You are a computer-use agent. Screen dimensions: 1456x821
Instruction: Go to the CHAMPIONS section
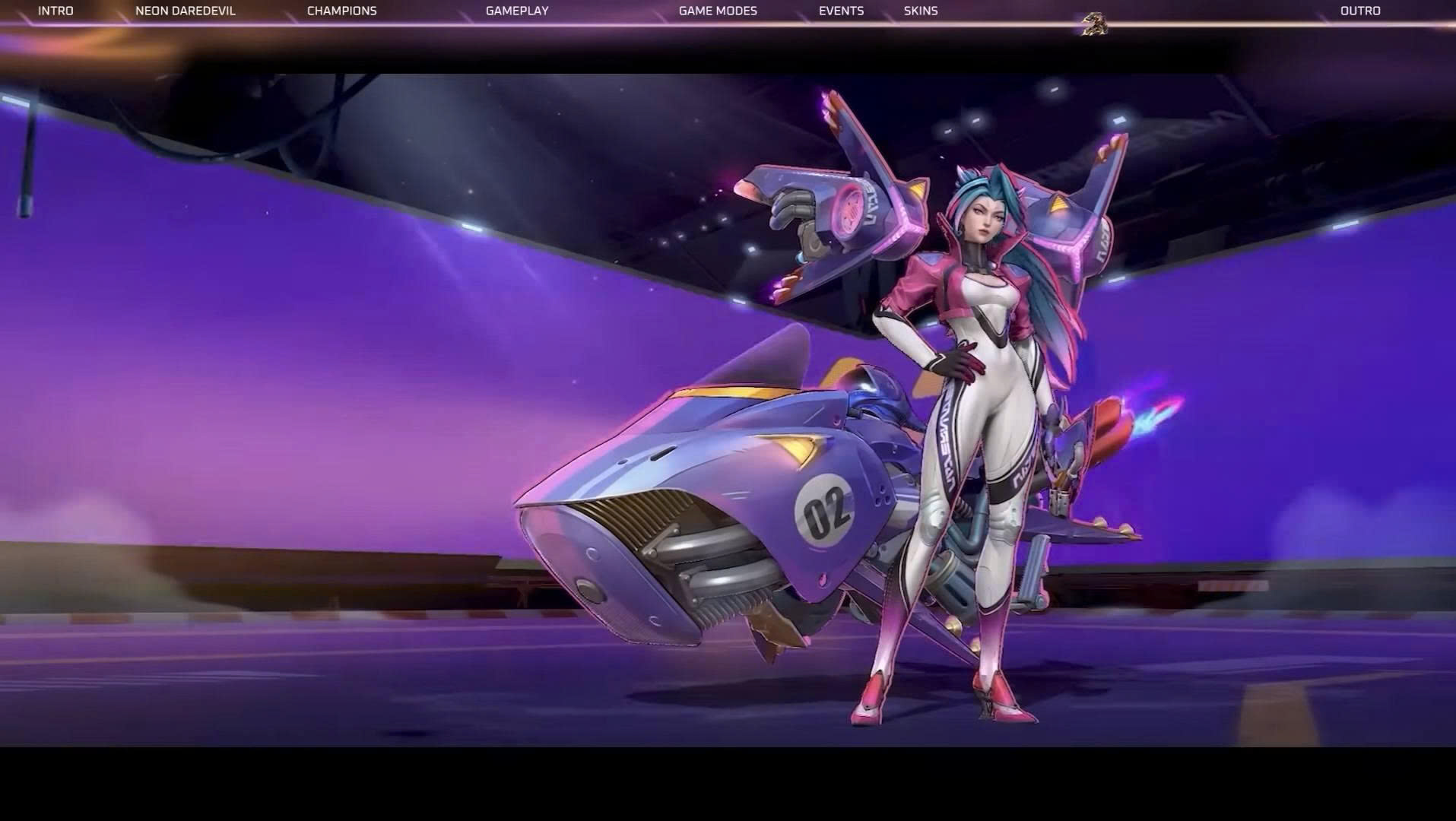click(341, 11)
